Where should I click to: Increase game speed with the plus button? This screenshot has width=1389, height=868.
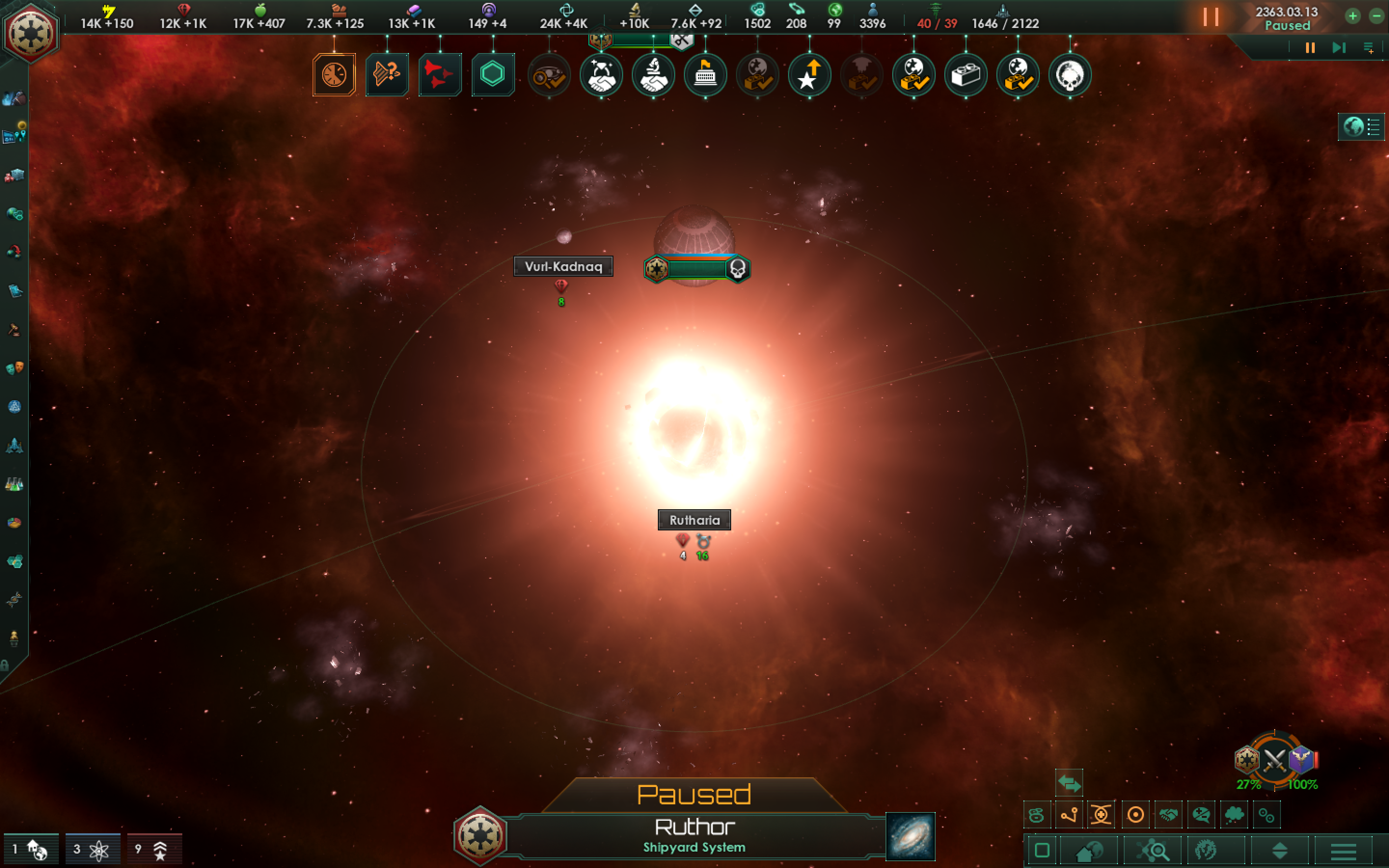(x=1352, y=16)
